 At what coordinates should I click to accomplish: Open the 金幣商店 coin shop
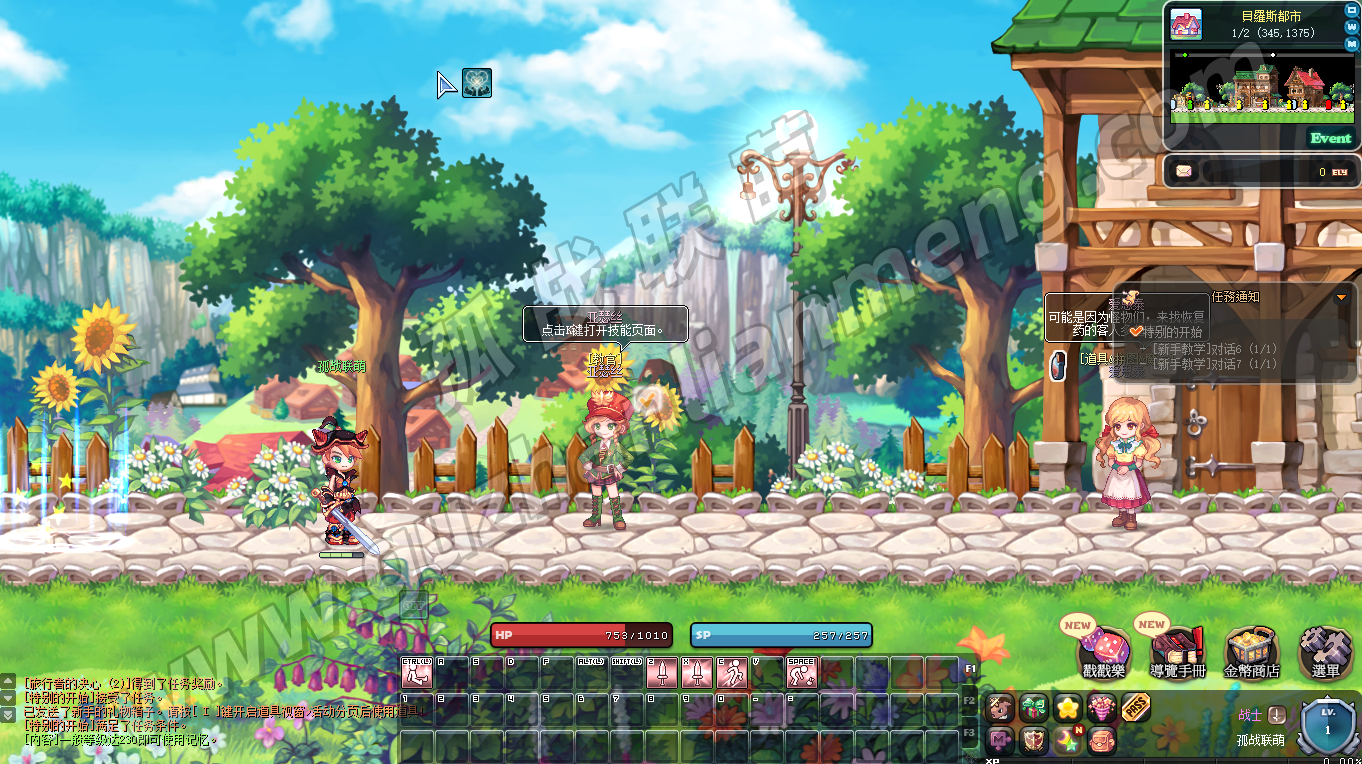point(1250,648)
